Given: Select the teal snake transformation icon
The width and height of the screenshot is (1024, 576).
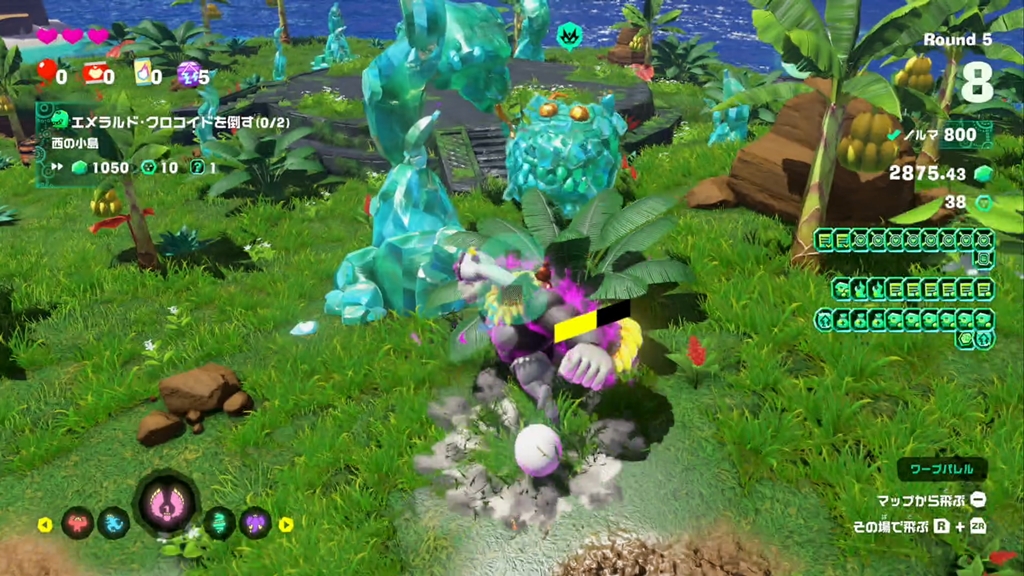Looking at the screenshot, I should (x=219, y=522).
